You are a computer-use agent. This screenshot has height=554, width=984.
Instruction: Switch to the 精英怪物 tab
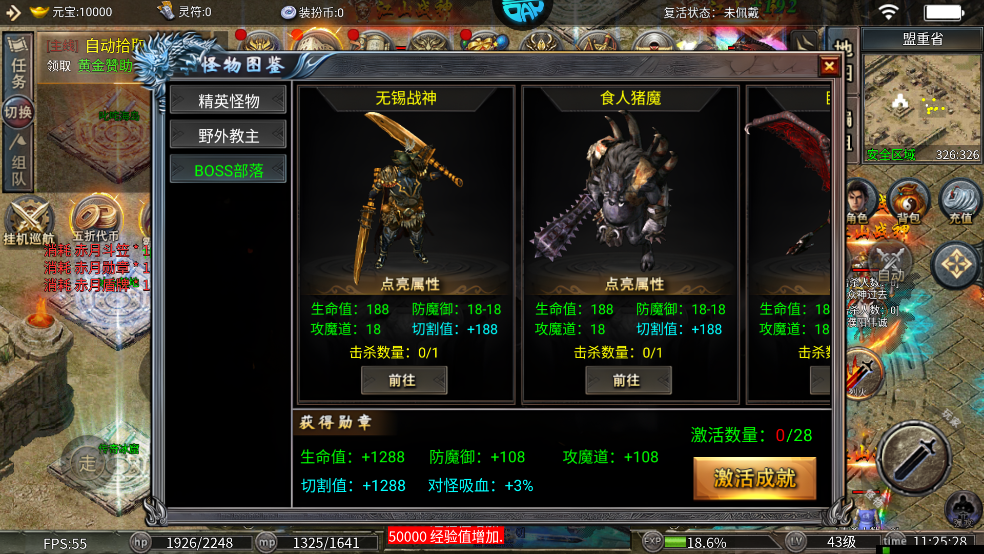click(228, 101)
